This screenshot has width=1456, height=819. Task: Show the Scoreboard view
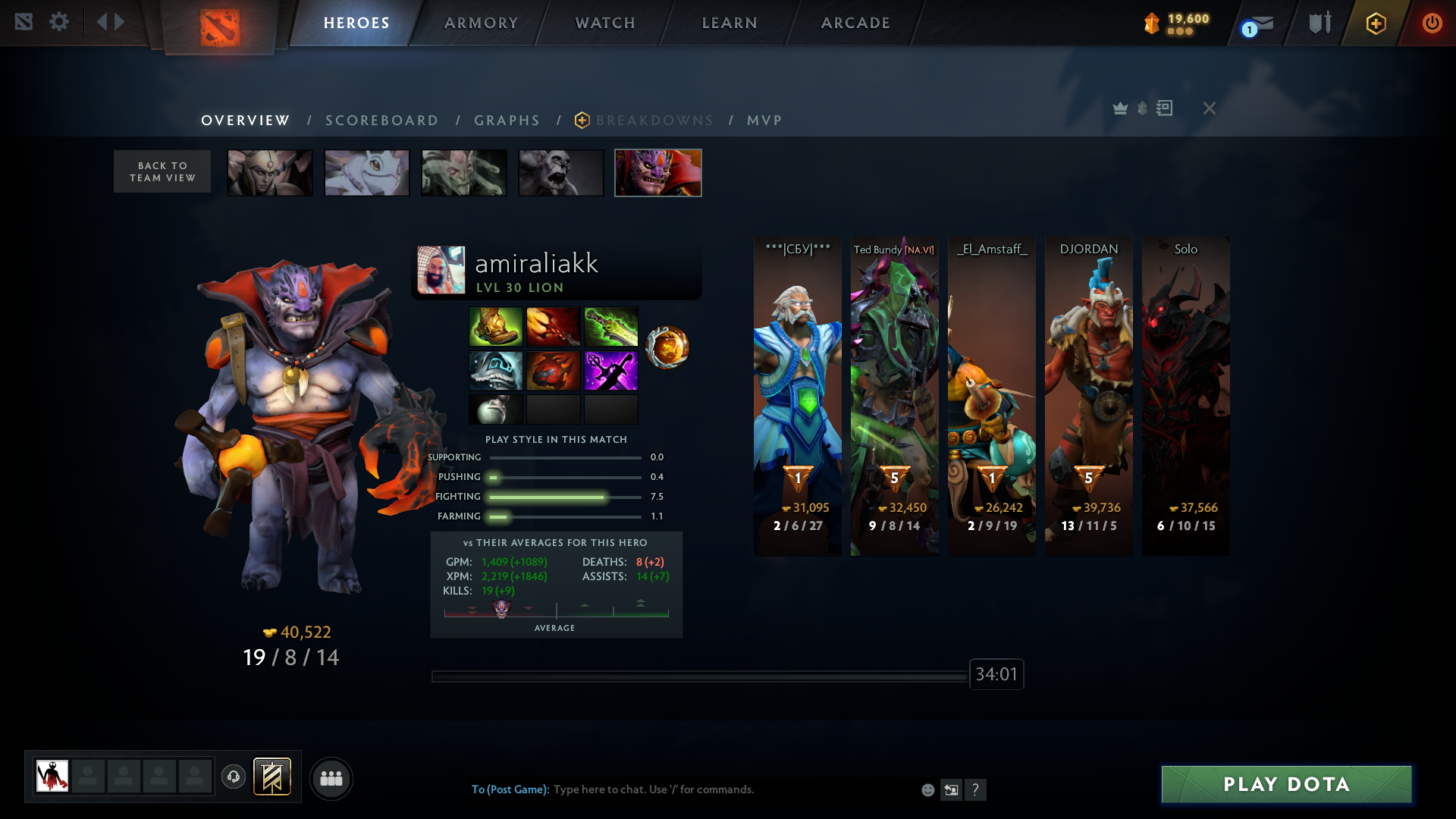[x=382, y=121]
